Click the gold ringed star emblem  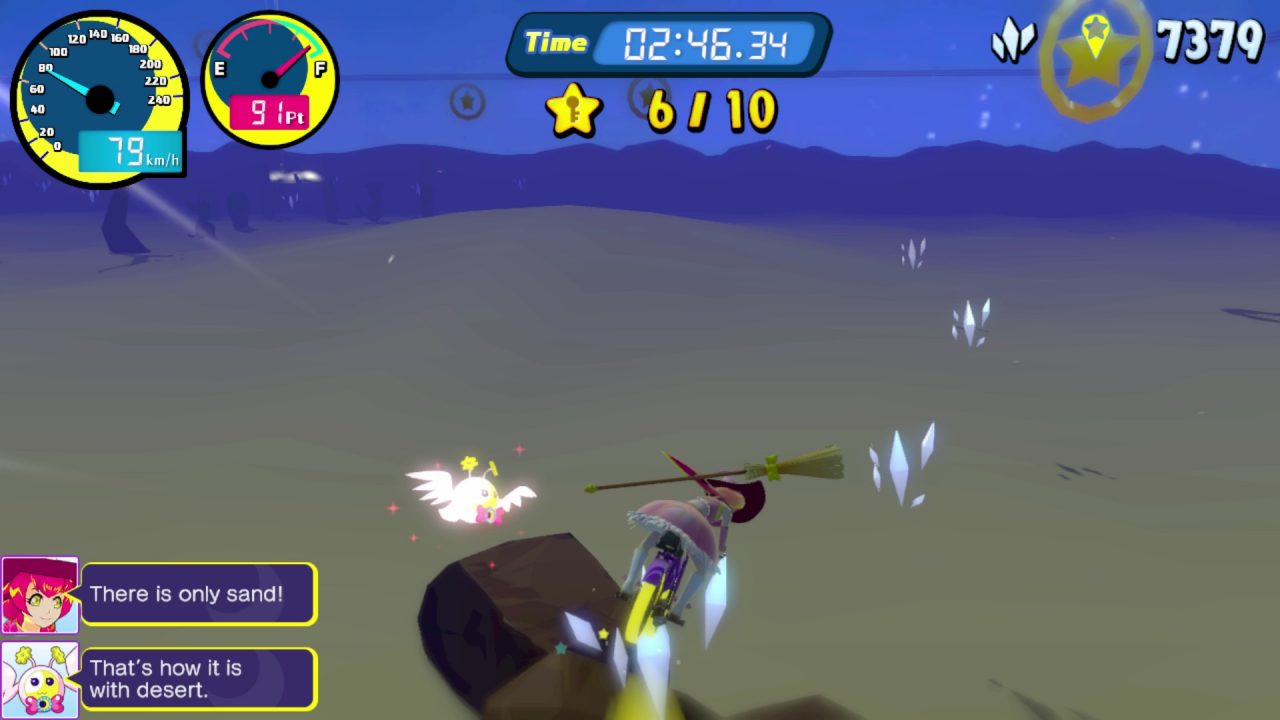pyautogui.click(x=1095, y=58)
